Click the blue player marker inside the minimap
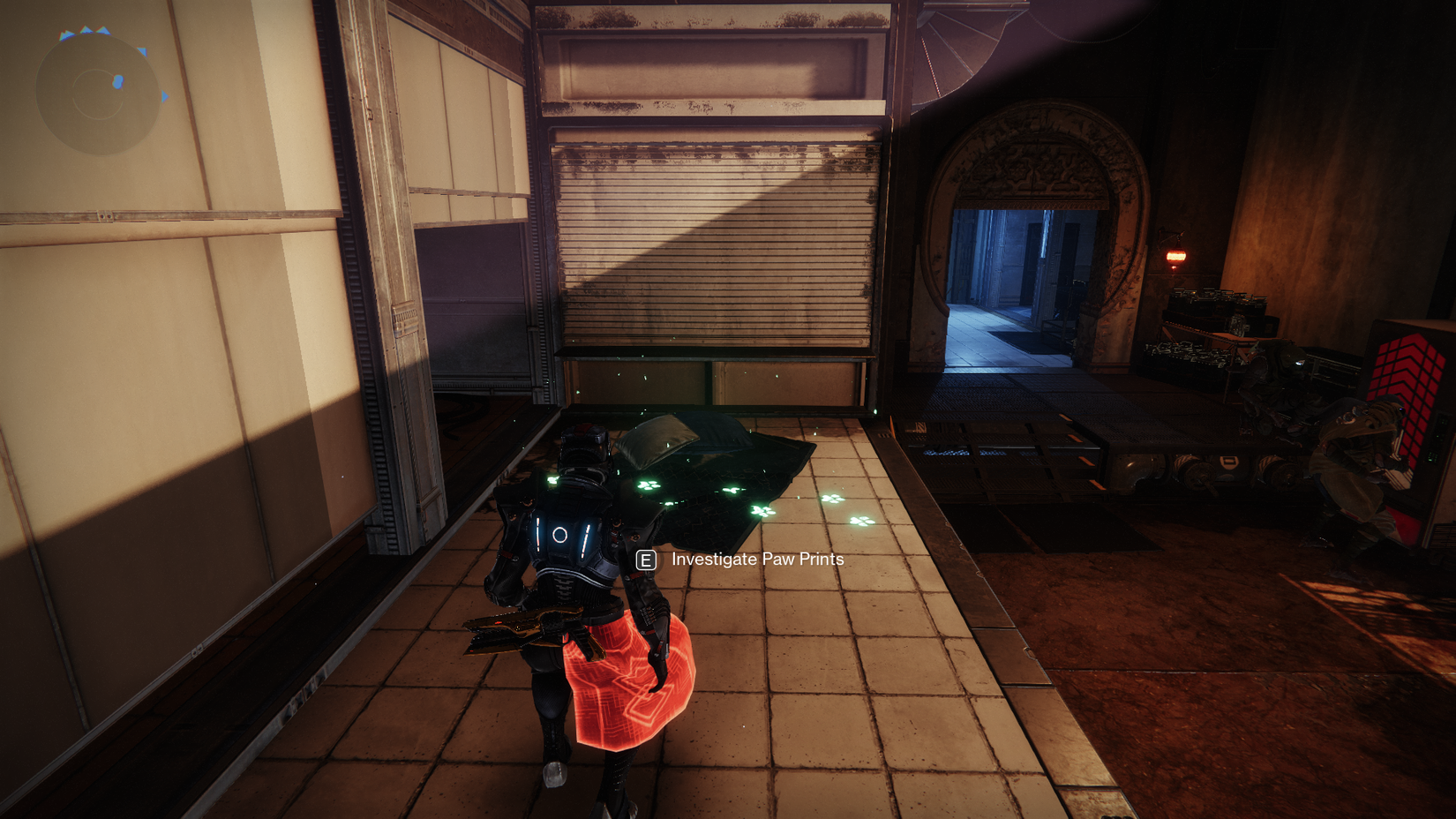 coord(117,81)
